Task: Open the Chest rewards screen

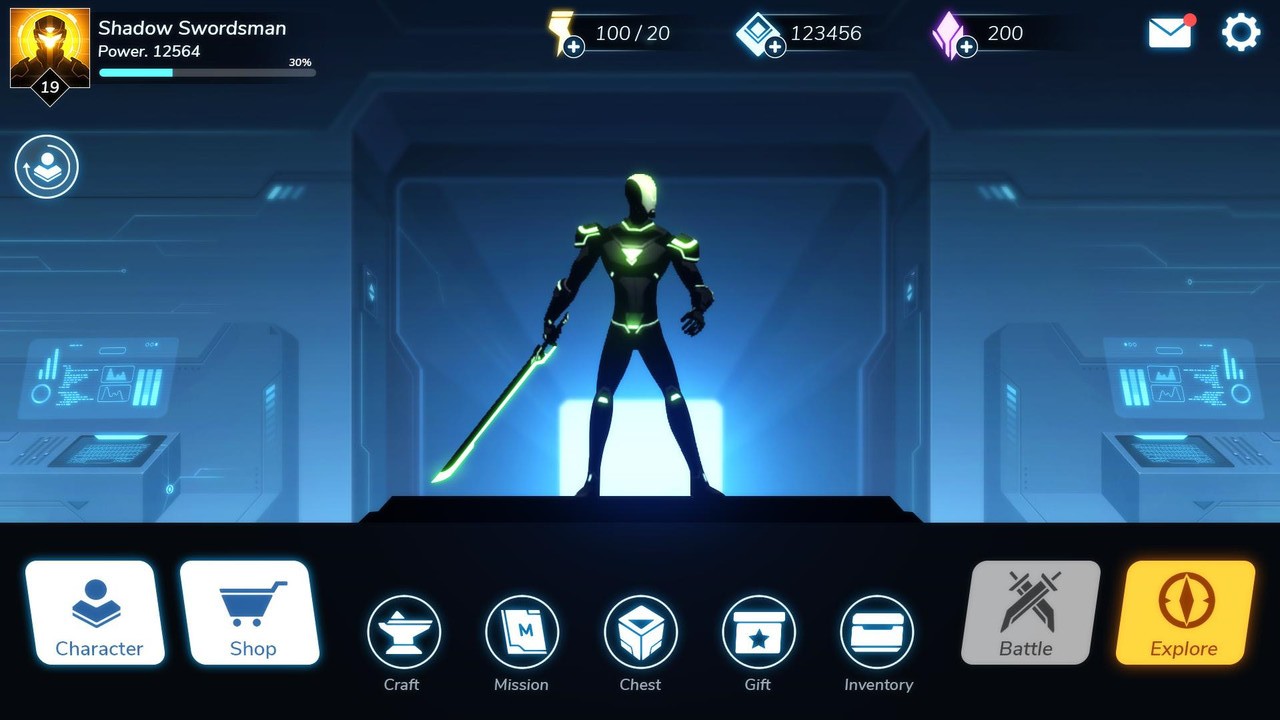Action: [x=640, y=631]
